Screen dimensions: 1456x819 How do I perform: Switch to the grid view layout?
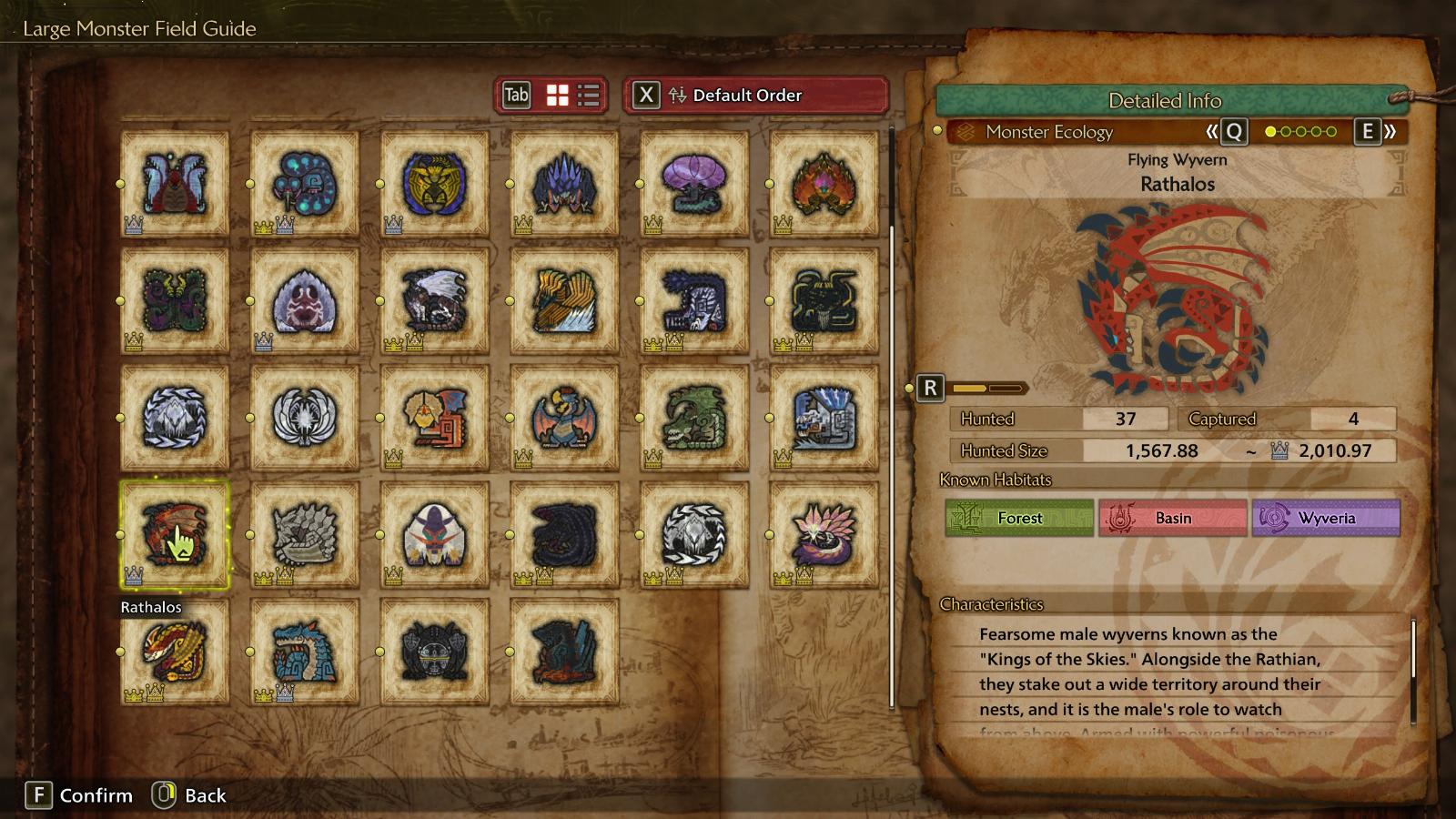[x=557, y=96]
